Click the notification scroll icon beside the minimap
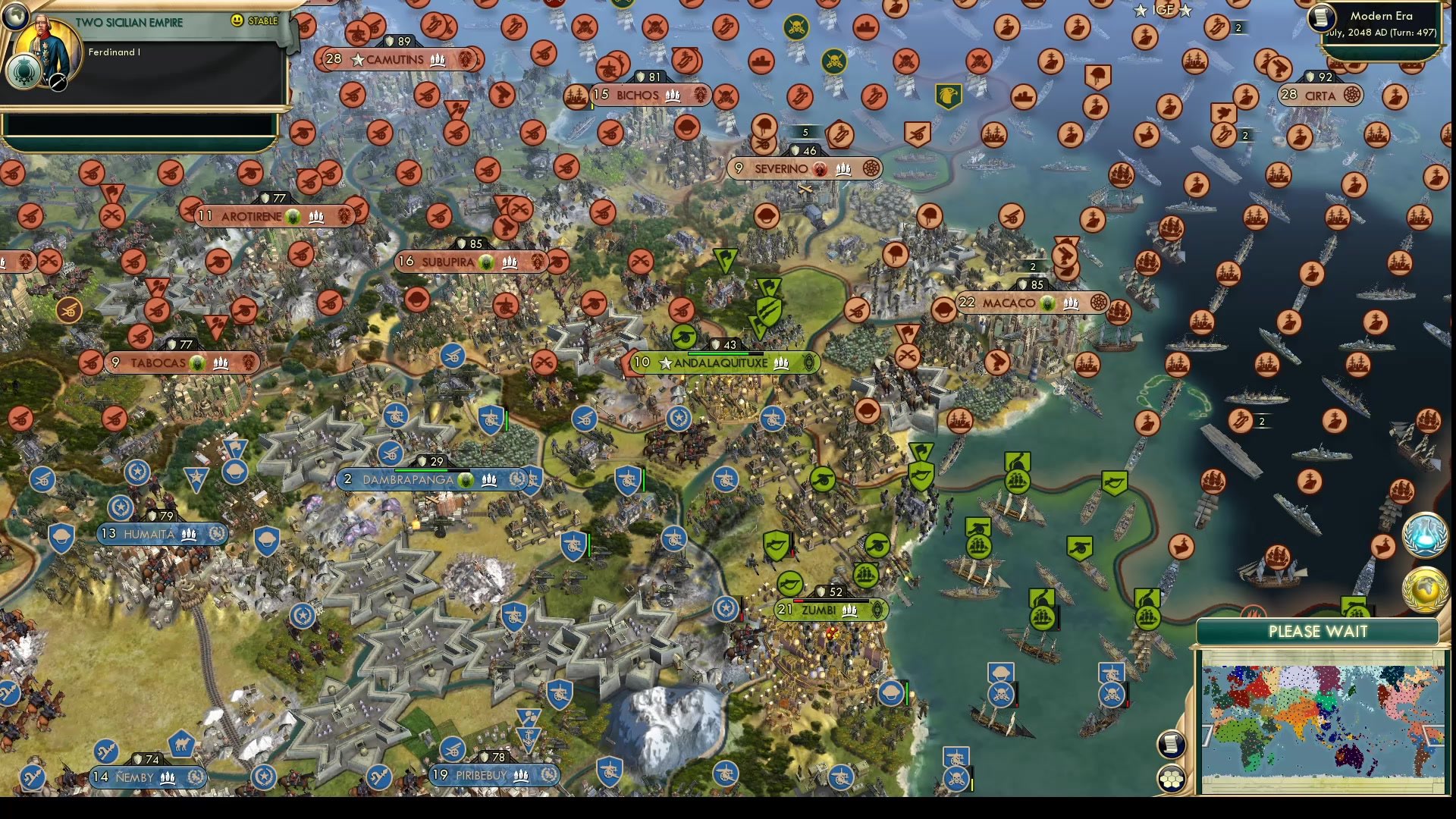1456x819 pixels. tap(1170, 745)
